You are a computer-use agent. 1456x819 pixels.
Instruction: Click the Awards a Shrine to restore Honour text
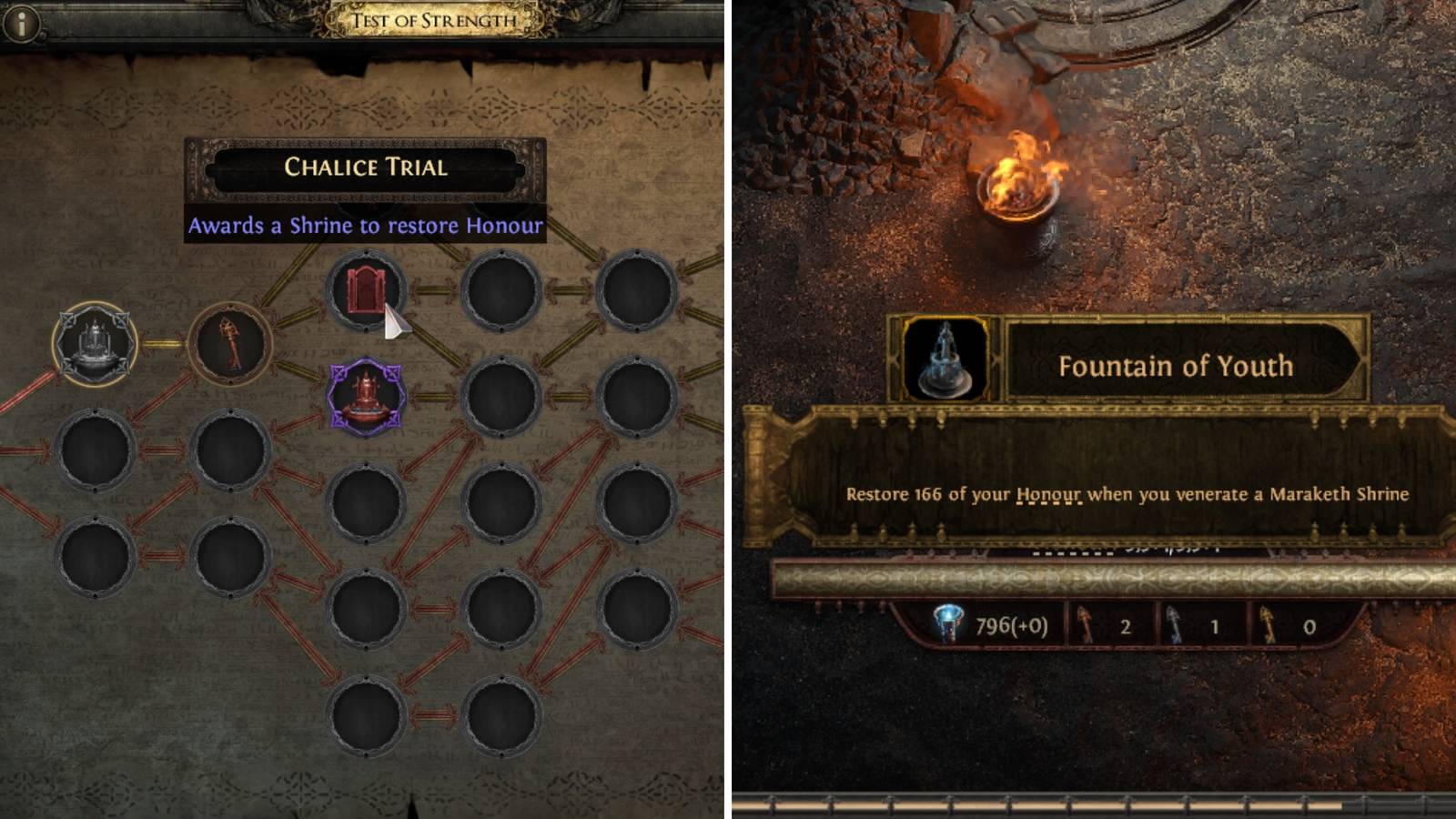click(366, 226)
